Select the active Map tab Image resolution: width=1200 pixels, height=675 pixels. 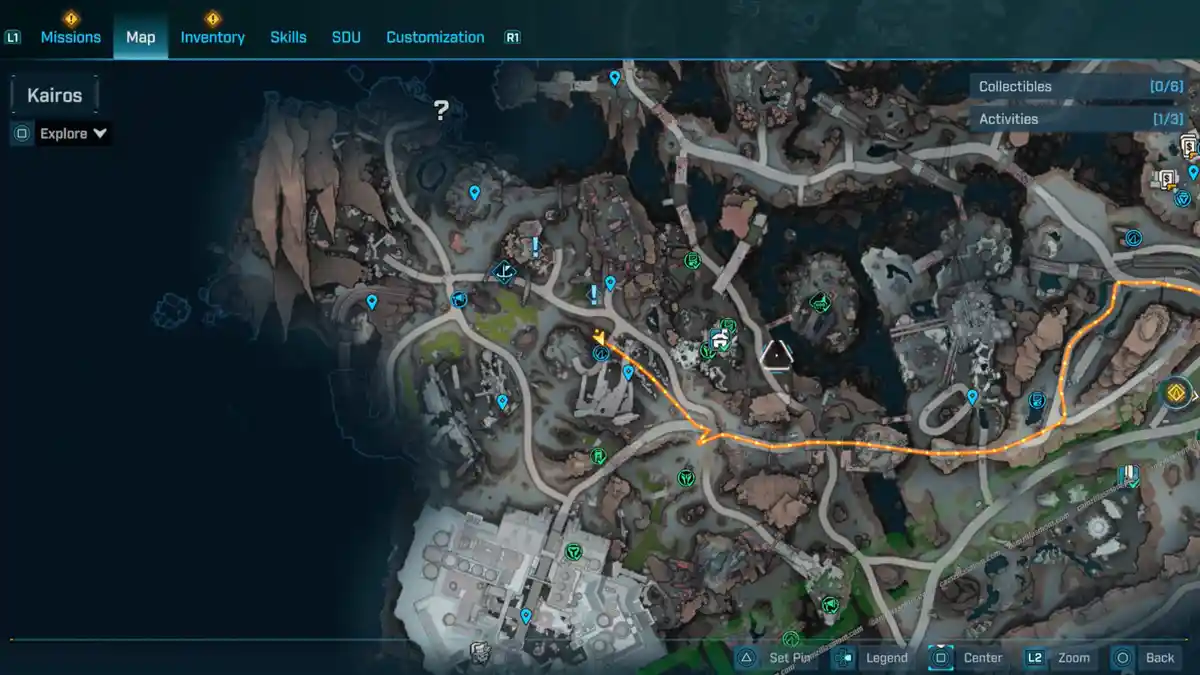tap(140, 37)
